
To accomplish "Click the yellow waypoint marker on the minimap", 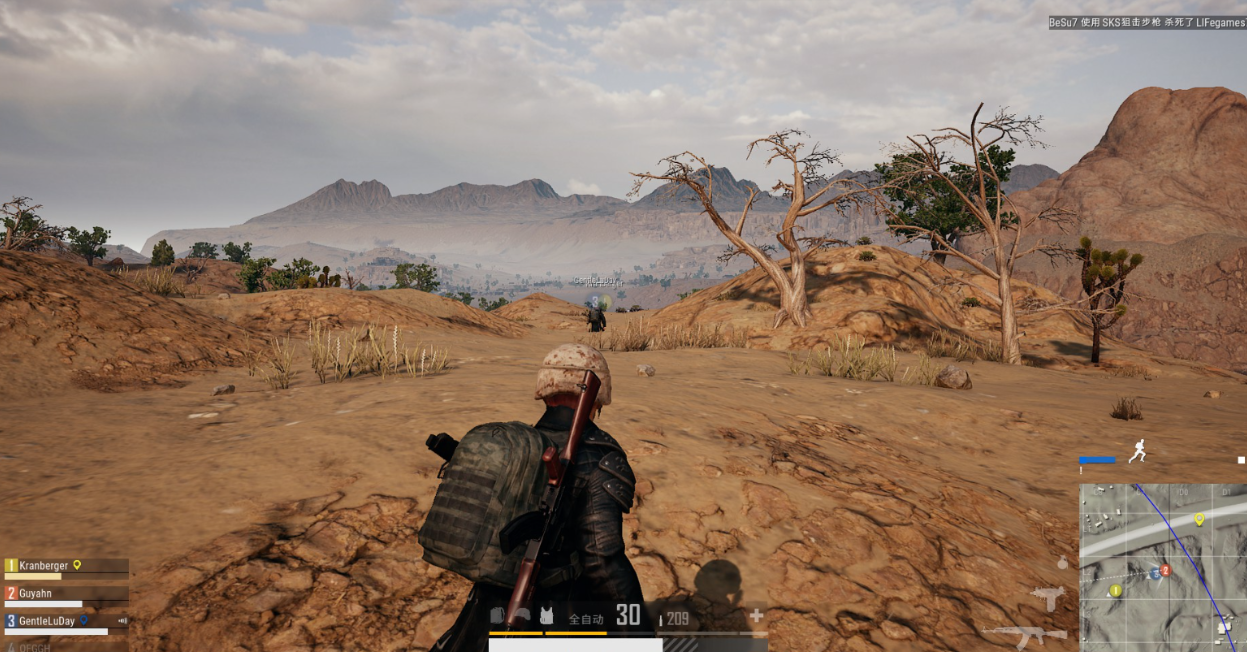I will [x=1199, y=519].
